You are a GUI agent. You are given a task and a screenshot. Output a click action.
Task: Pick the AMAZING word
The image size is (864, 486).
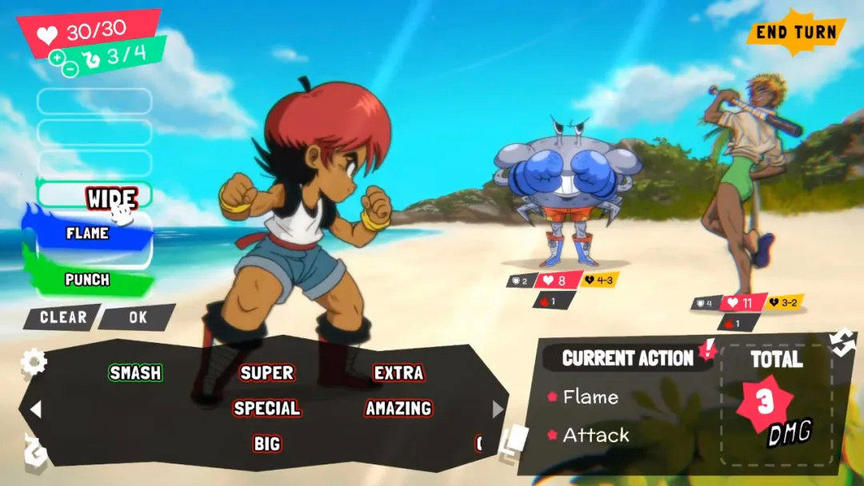click(x=398, y=408)
